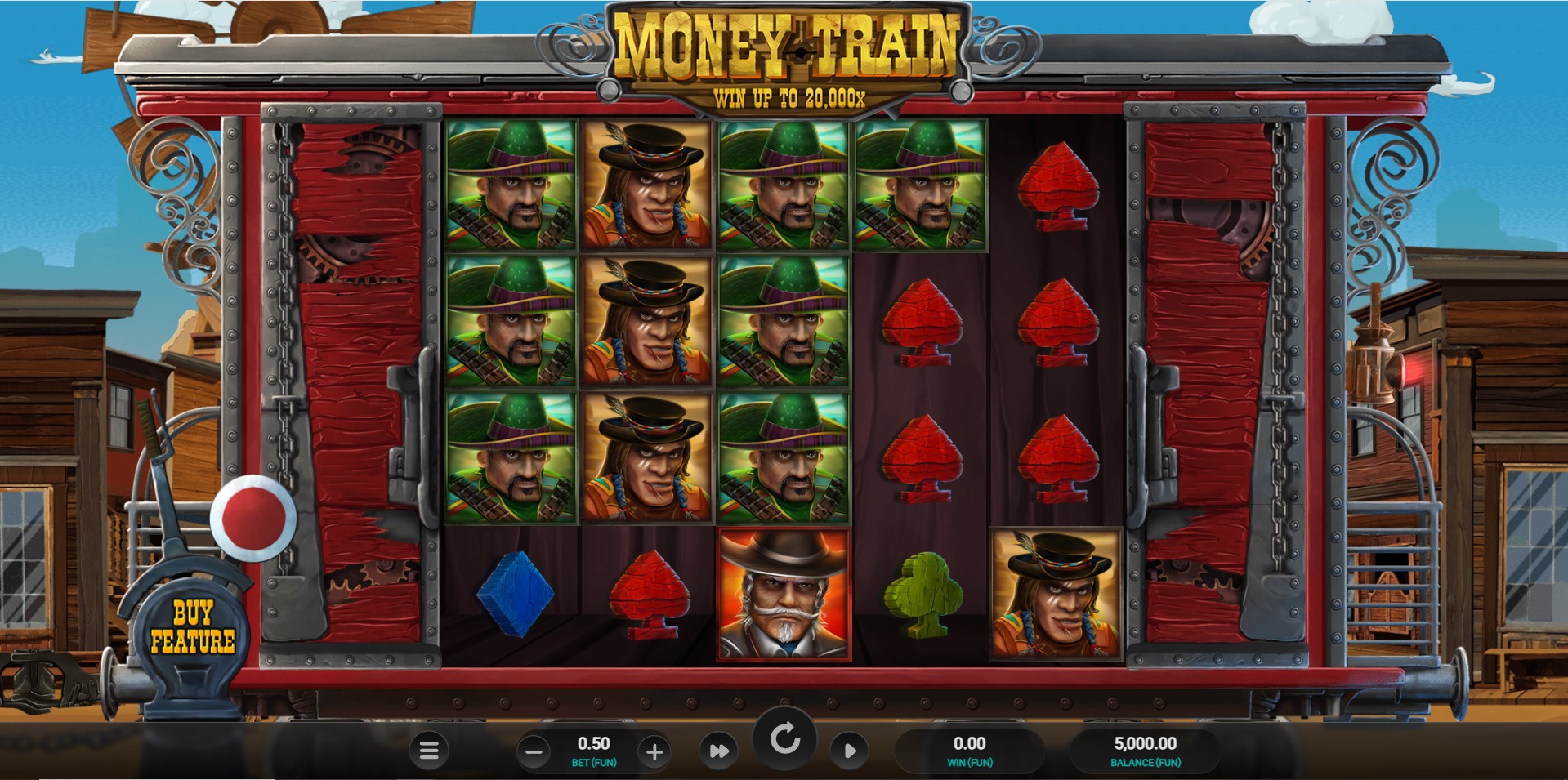Click the green-hat outlaw in the middle row

tap(510, 323)
